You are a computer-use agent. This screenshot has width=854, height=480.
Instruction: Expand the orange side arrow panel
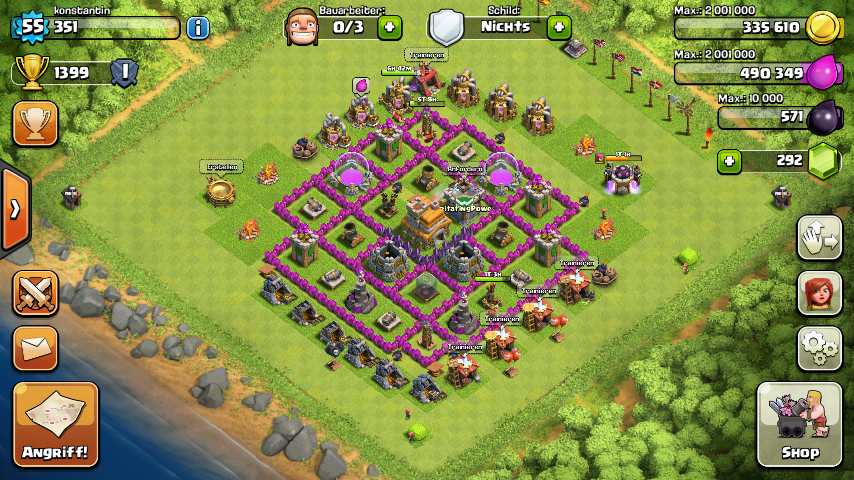(15, 209)
